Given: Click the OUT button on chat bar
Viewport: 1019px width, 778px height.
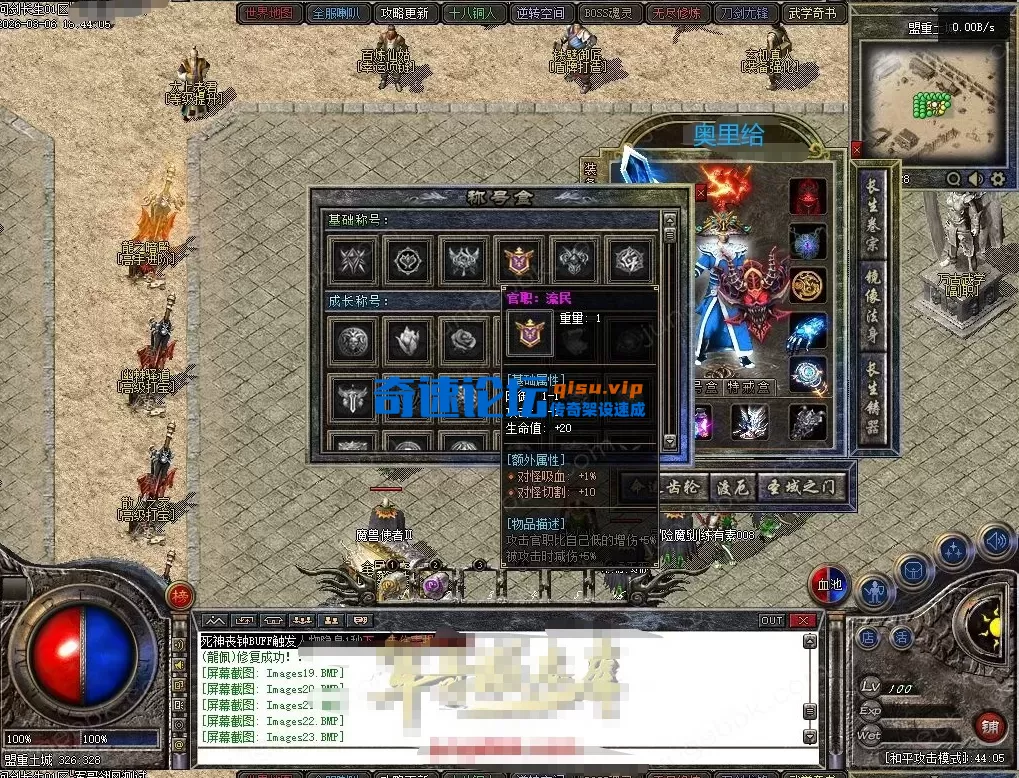Looking at the screenshot, I should [x=771, y=620].
